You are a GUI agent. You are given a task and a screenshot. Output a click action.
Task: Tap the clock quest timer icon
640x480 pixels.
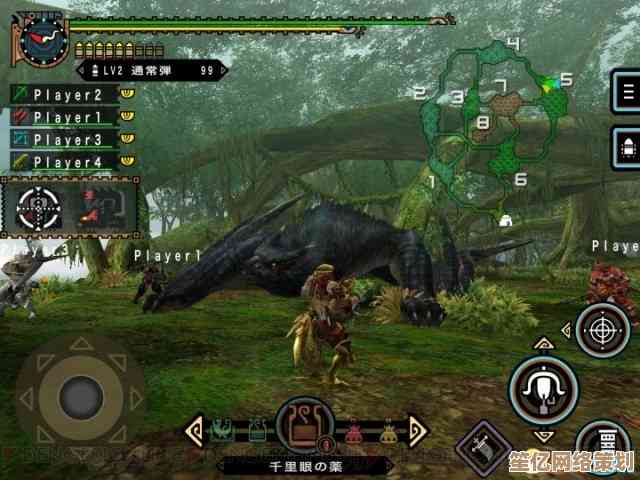(x=42, y=40)
